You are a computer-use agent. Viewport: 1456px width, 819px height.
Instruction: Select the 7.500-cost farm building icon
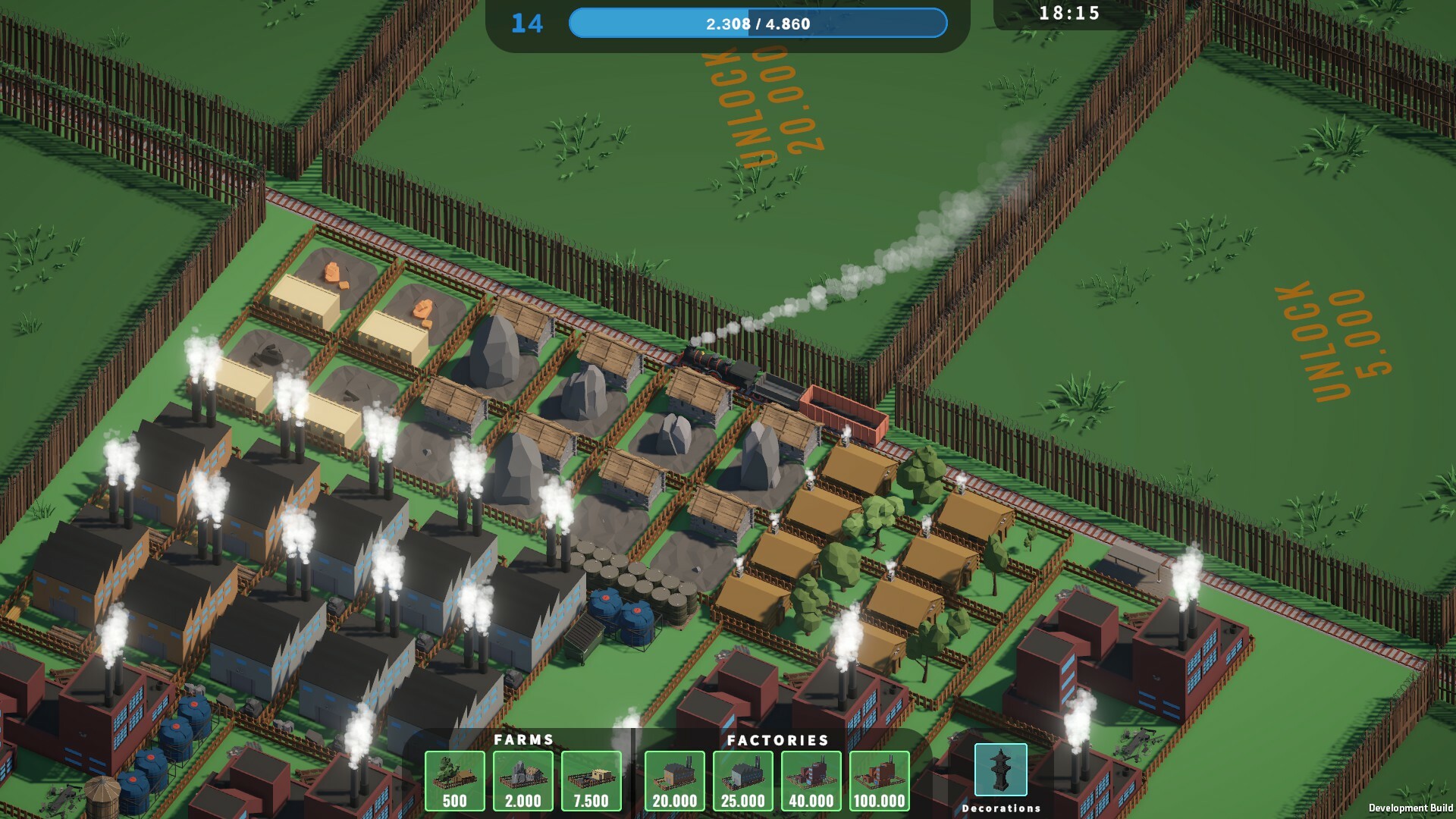(x=591, y=780)
